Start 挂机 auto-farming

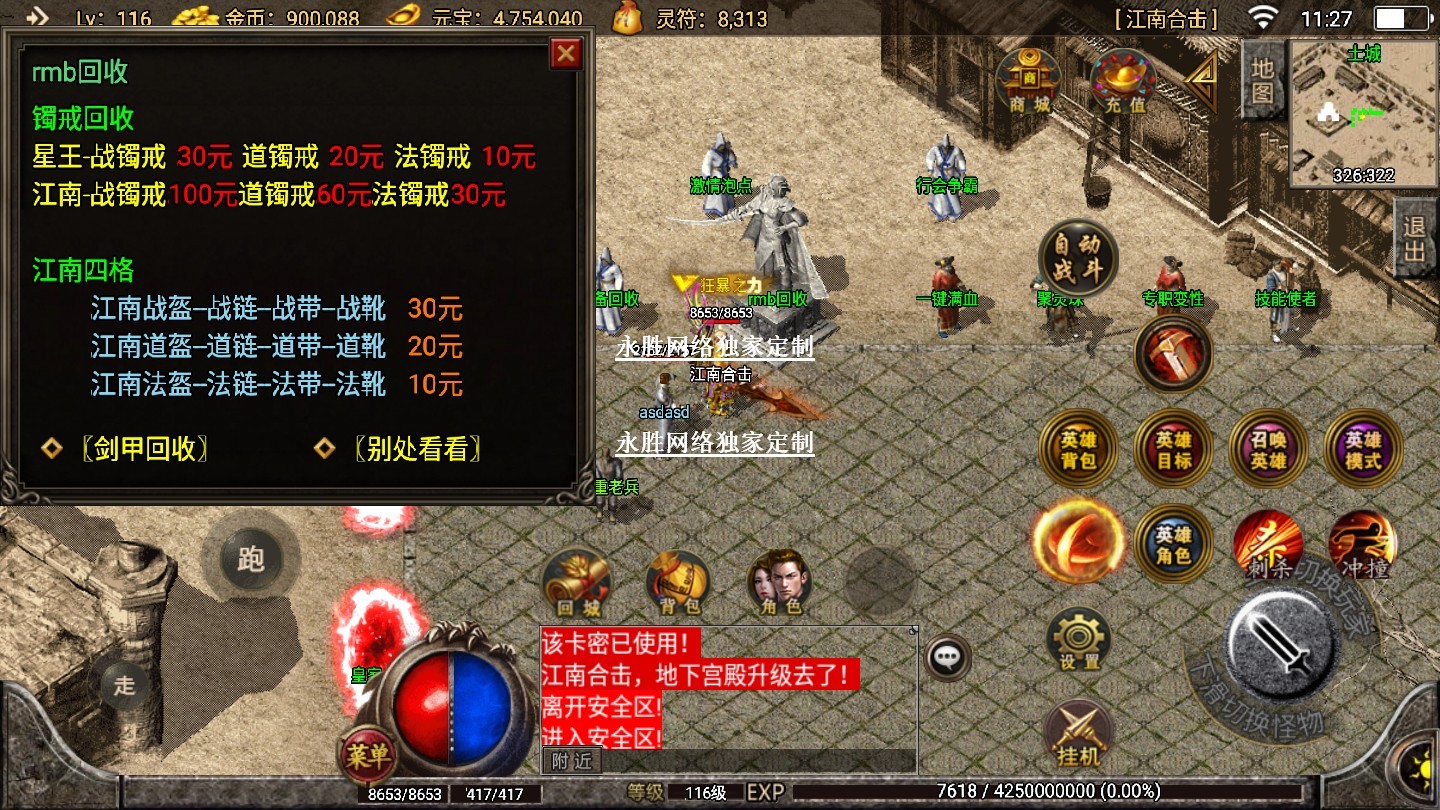pyautogui.click(x=1078, y=735)
